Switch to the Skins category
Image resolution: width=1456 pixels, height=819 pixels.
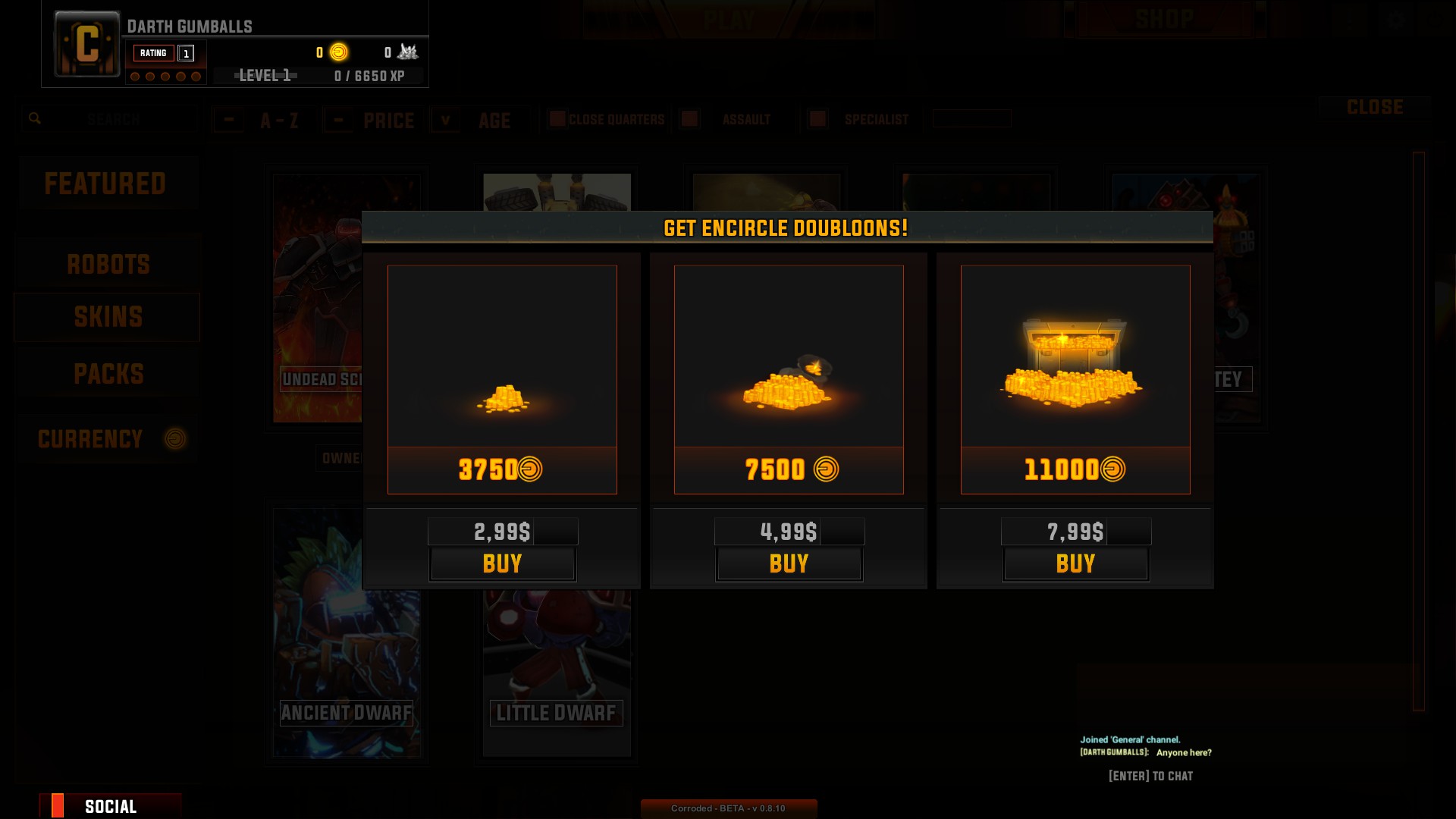point(108,317)
